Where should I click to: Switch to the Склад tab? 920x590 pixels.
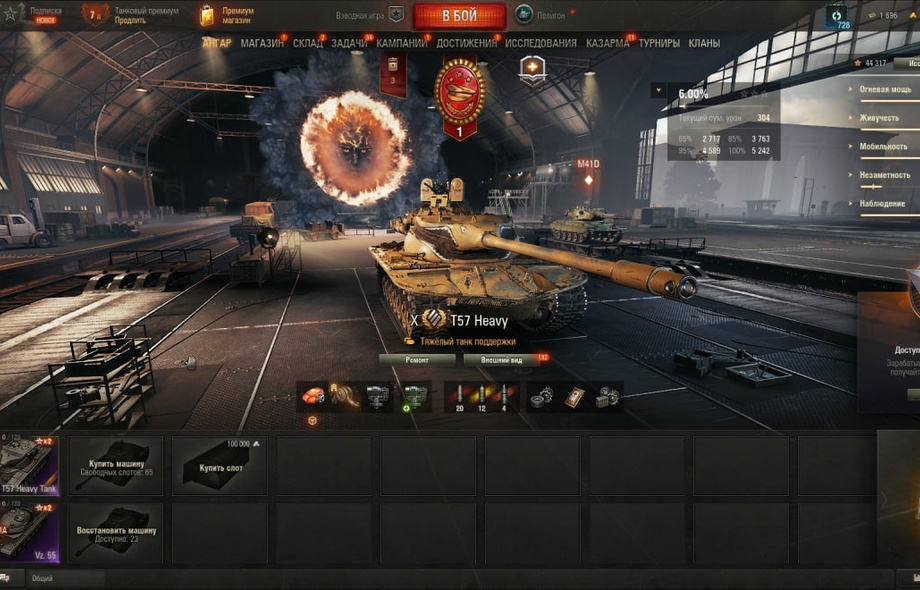pos(308,44)
